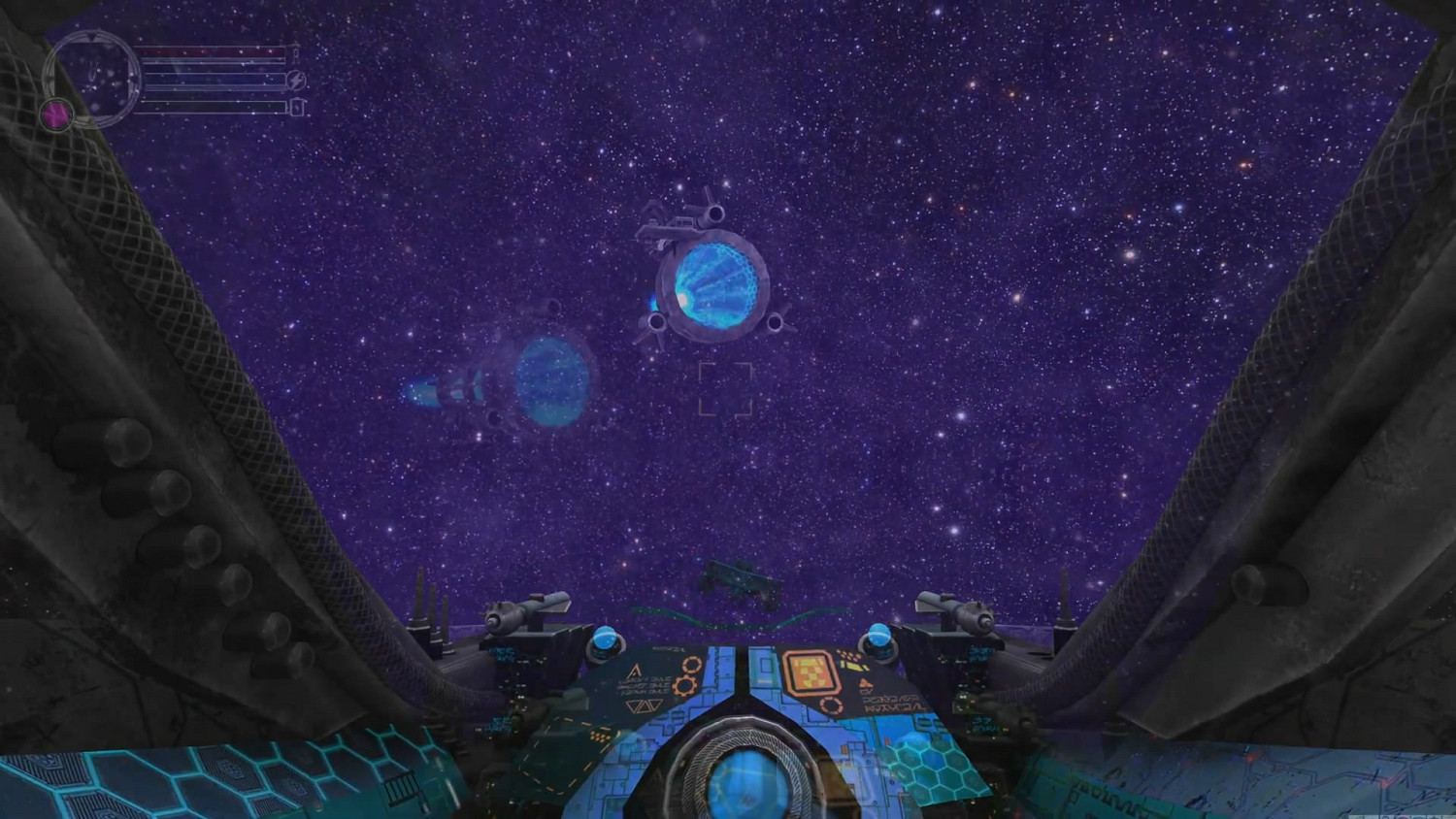Screen dimensions: 1456x819
Task: Select the pin-shaped hull icon beside the red bar
Action: point(296,54)
